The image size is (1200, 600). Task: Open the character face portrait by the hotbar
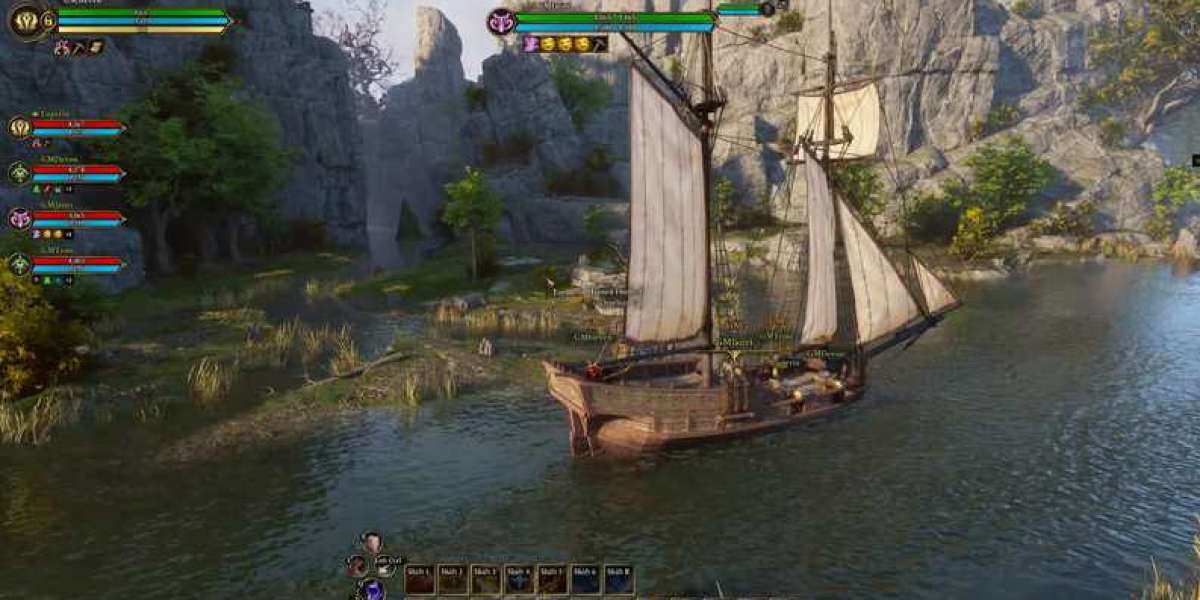[x=371, y=543]
